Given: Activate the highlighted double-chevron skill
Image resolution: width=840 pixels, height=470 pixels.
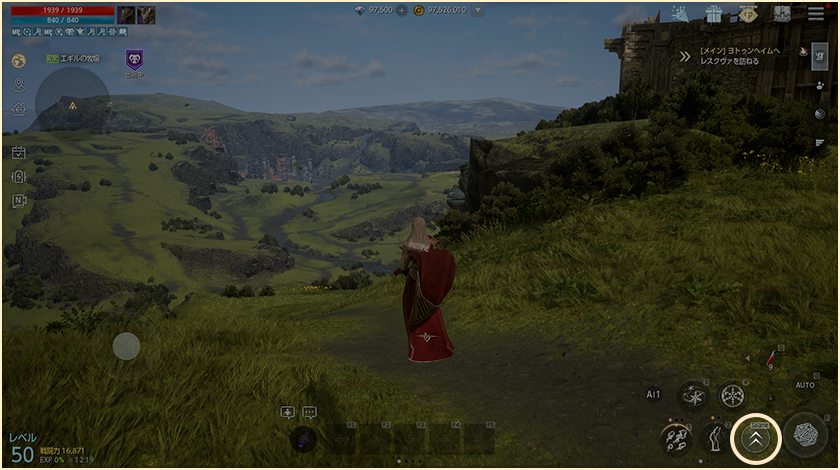Looking at the screenshot, I should [x=755, y=437].
